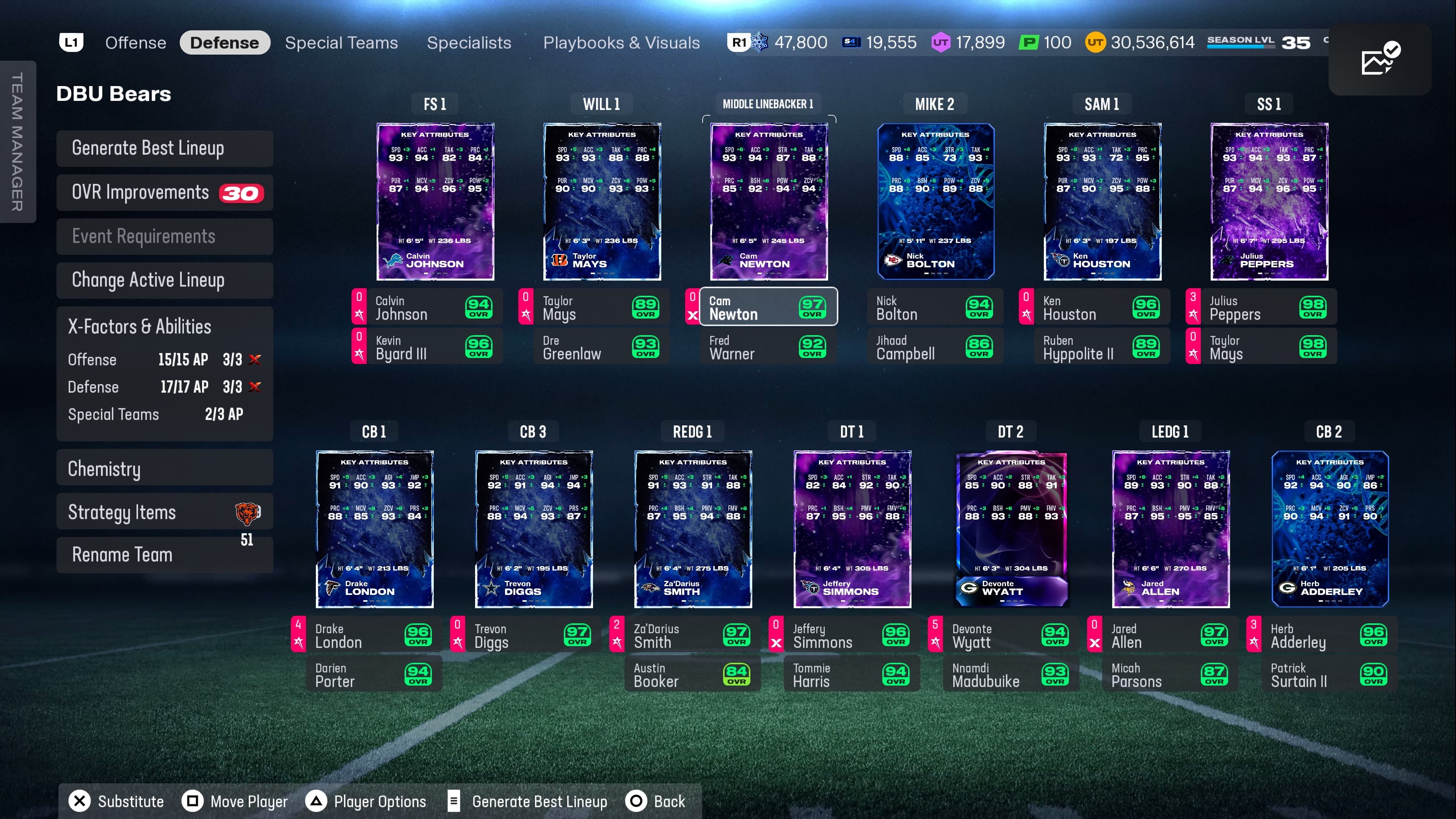
Task: Open Strategy Items
Action: tap(165, 512)
